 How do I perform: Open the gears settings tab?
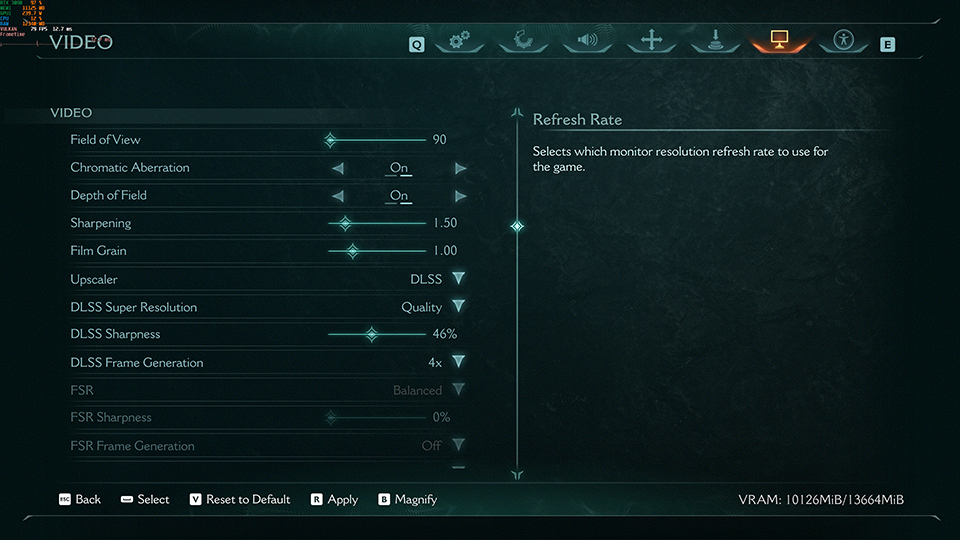point(460,41)
